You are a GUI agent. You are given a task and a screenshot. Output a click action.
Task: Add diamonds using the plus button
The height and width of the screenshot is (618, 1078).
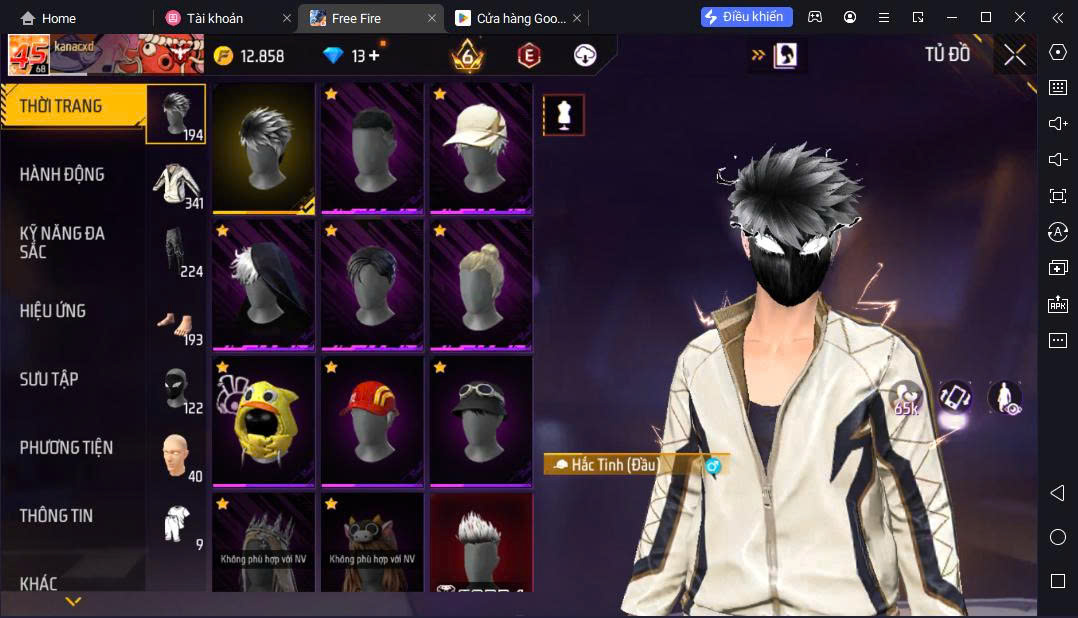(374, 56)
